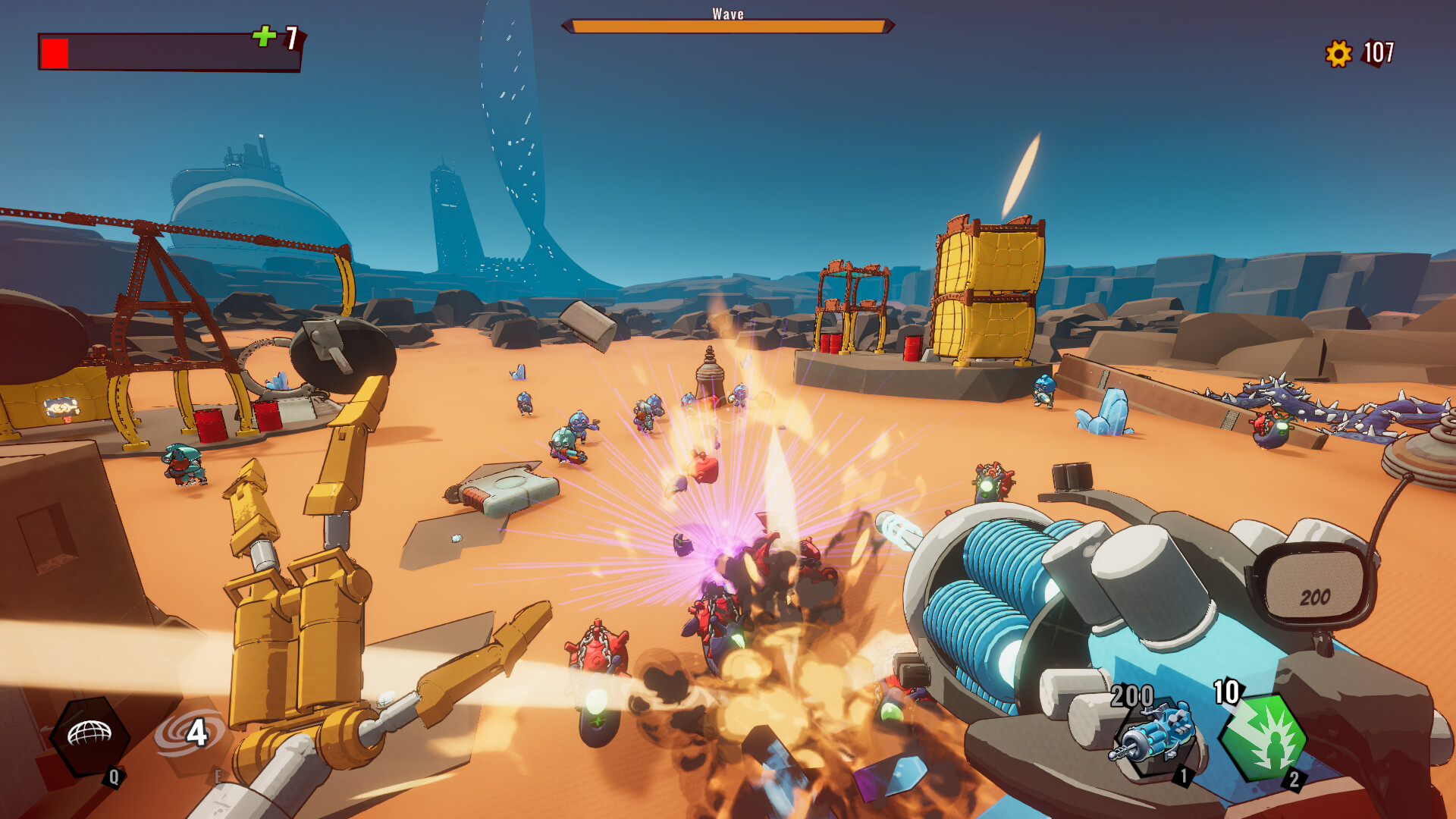Click the gear currency icon beside 107

1339,53
